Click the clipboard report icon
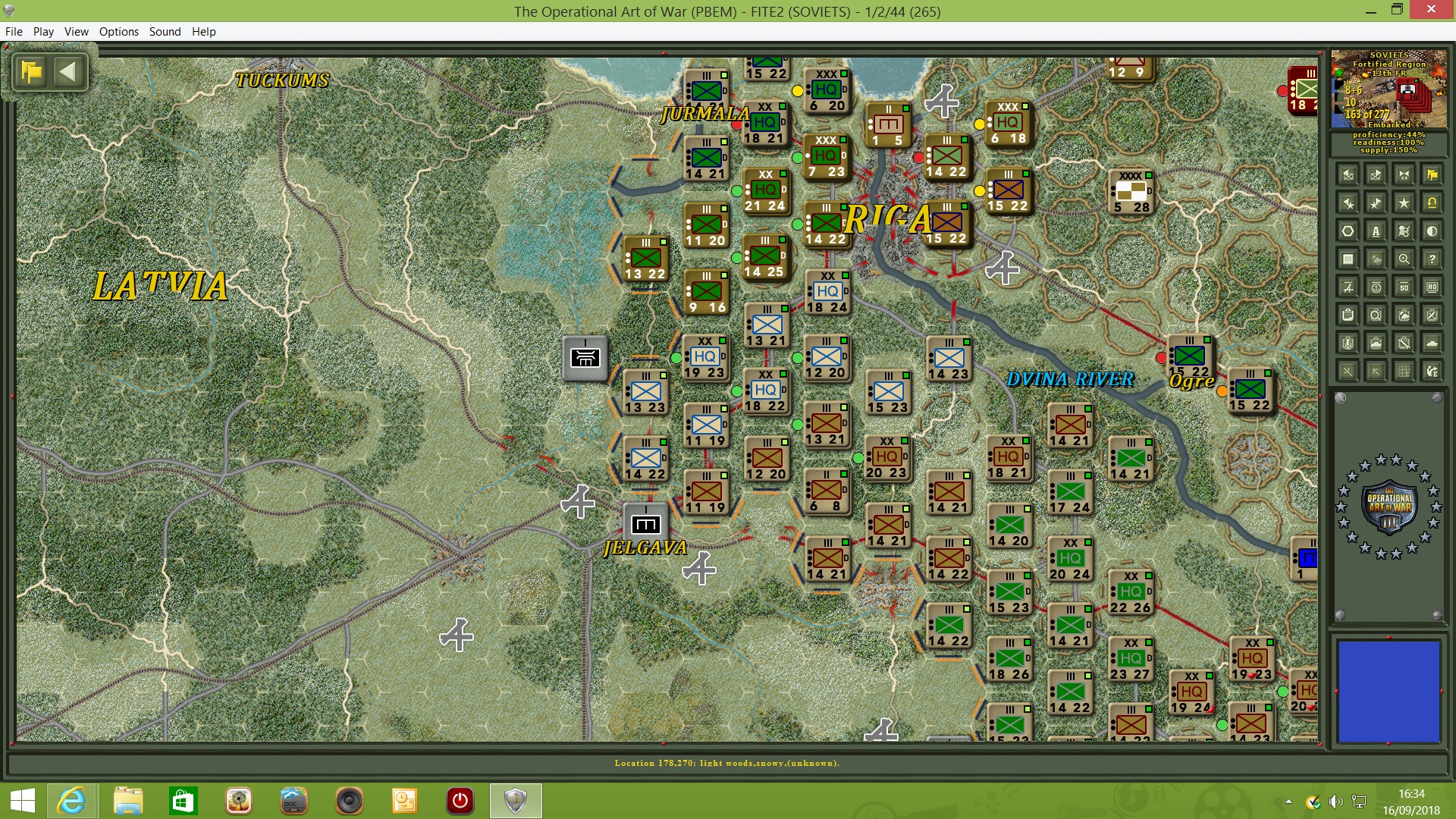This screenshot has width=1456, height=819. tap(1348, 315)
